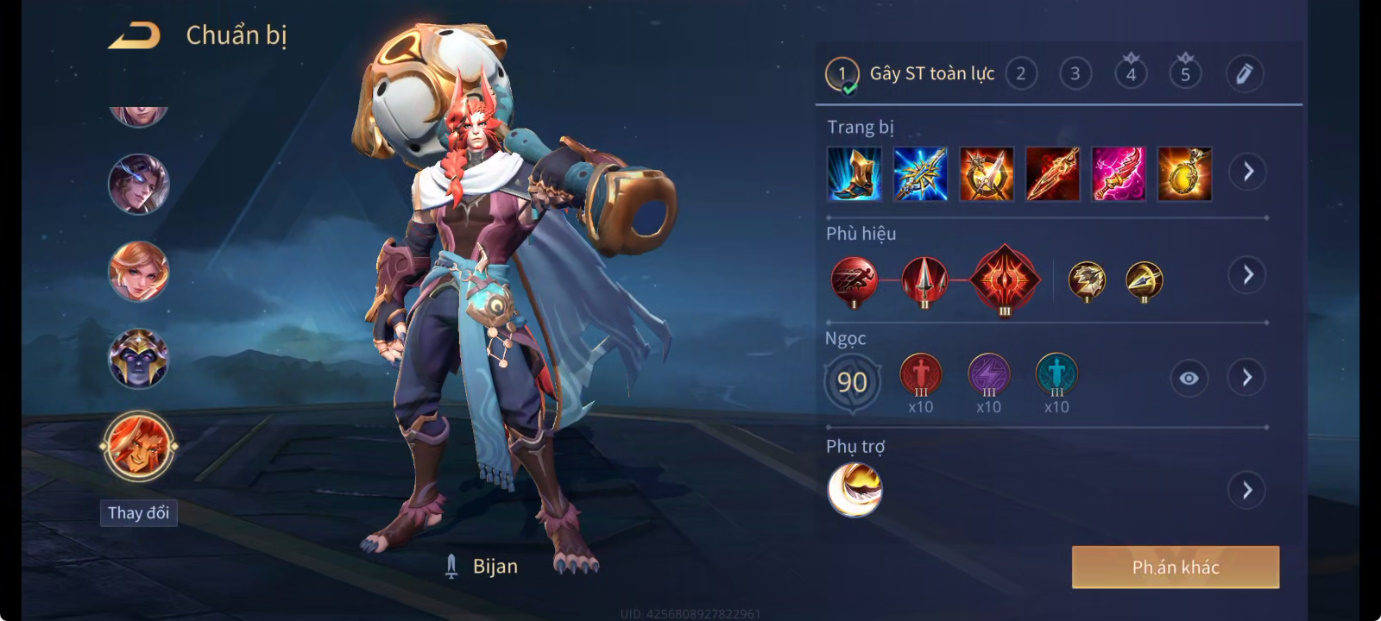
Task: Open the crowned preset 5 tab
Action: click(1185, 73)
